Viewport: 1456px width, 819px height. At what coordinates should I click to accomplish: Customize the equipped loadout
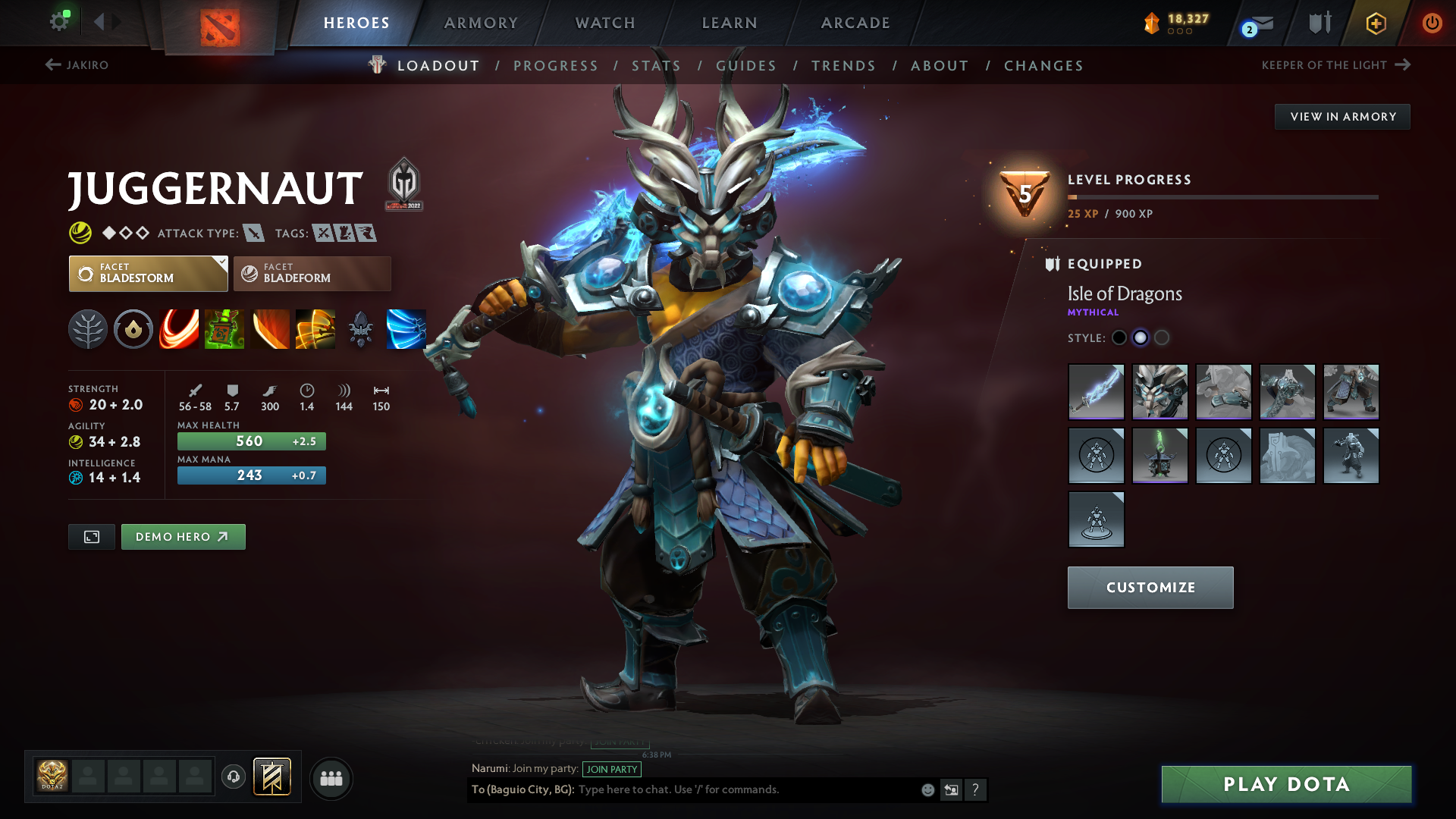click(x=1150, y=588)
